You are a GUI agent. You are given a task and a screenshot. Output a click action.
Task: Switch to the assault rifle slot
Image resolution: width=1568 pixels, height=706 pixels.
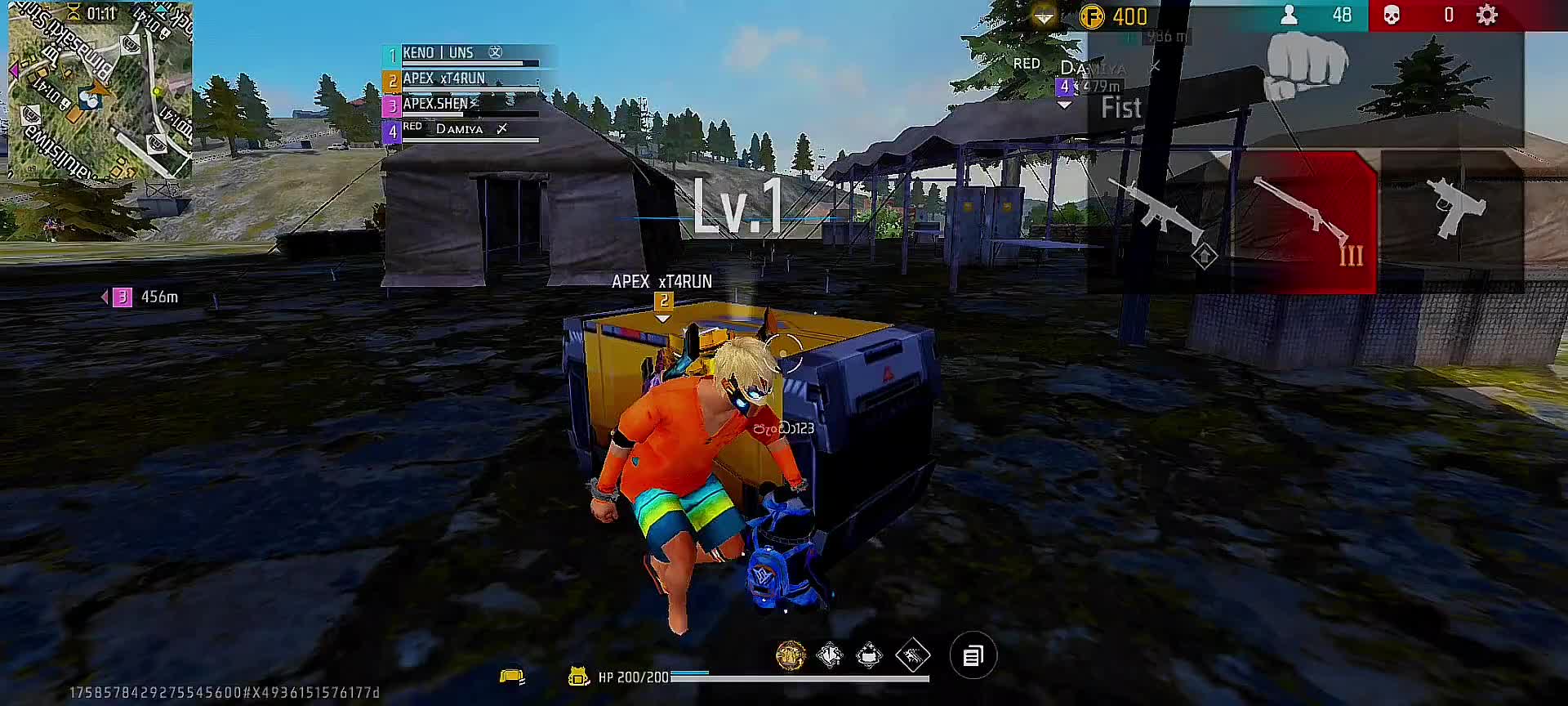1158,214
